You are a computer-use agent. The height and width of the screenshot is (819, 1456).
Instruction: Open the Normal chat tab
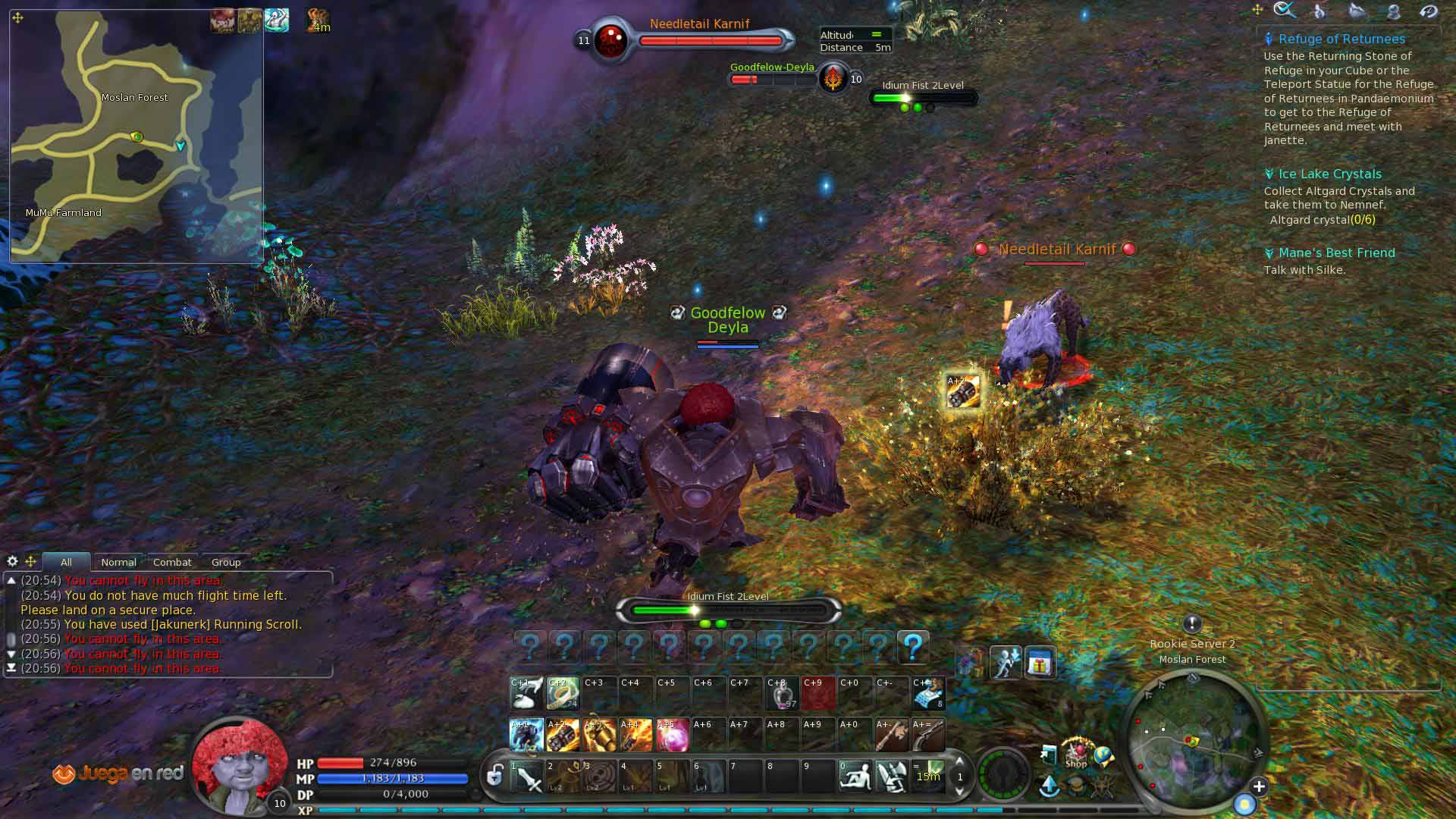tap(118, 562)
